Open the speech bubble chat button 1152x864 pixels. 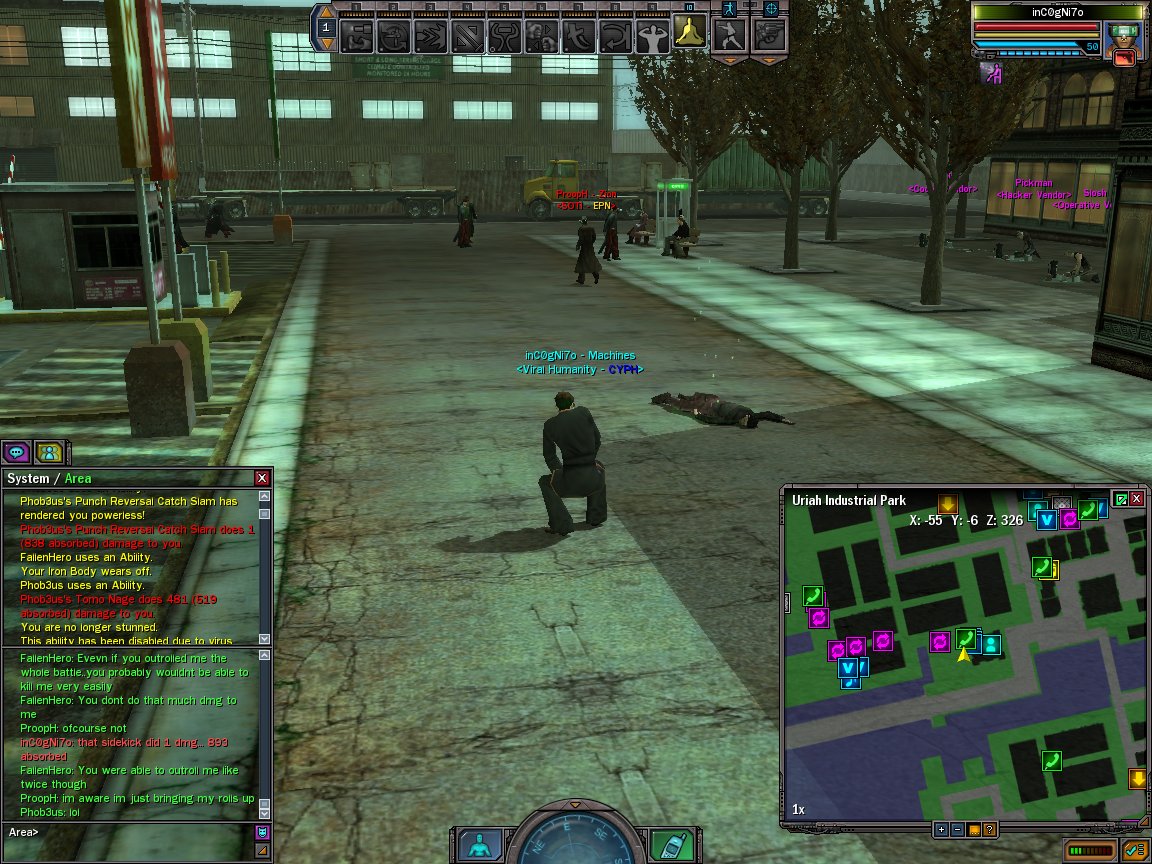[17, 452]
